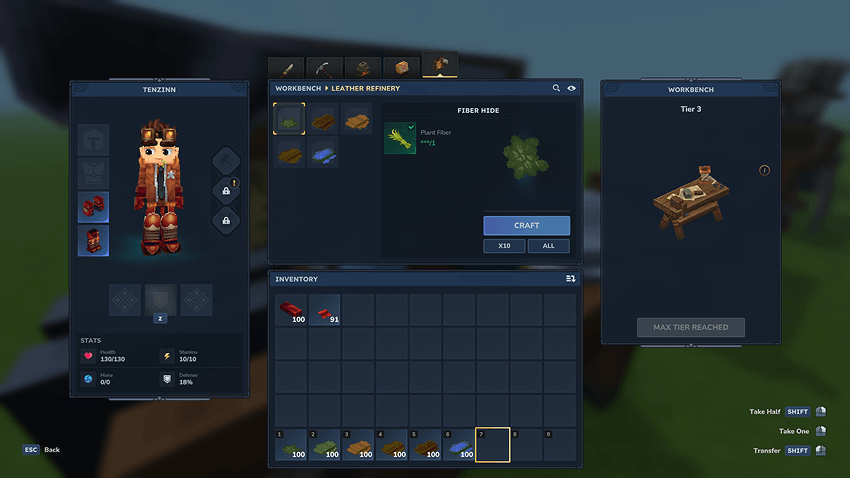Click the equipped red gloves slot

pyautogui.click(x=94, y=207)
